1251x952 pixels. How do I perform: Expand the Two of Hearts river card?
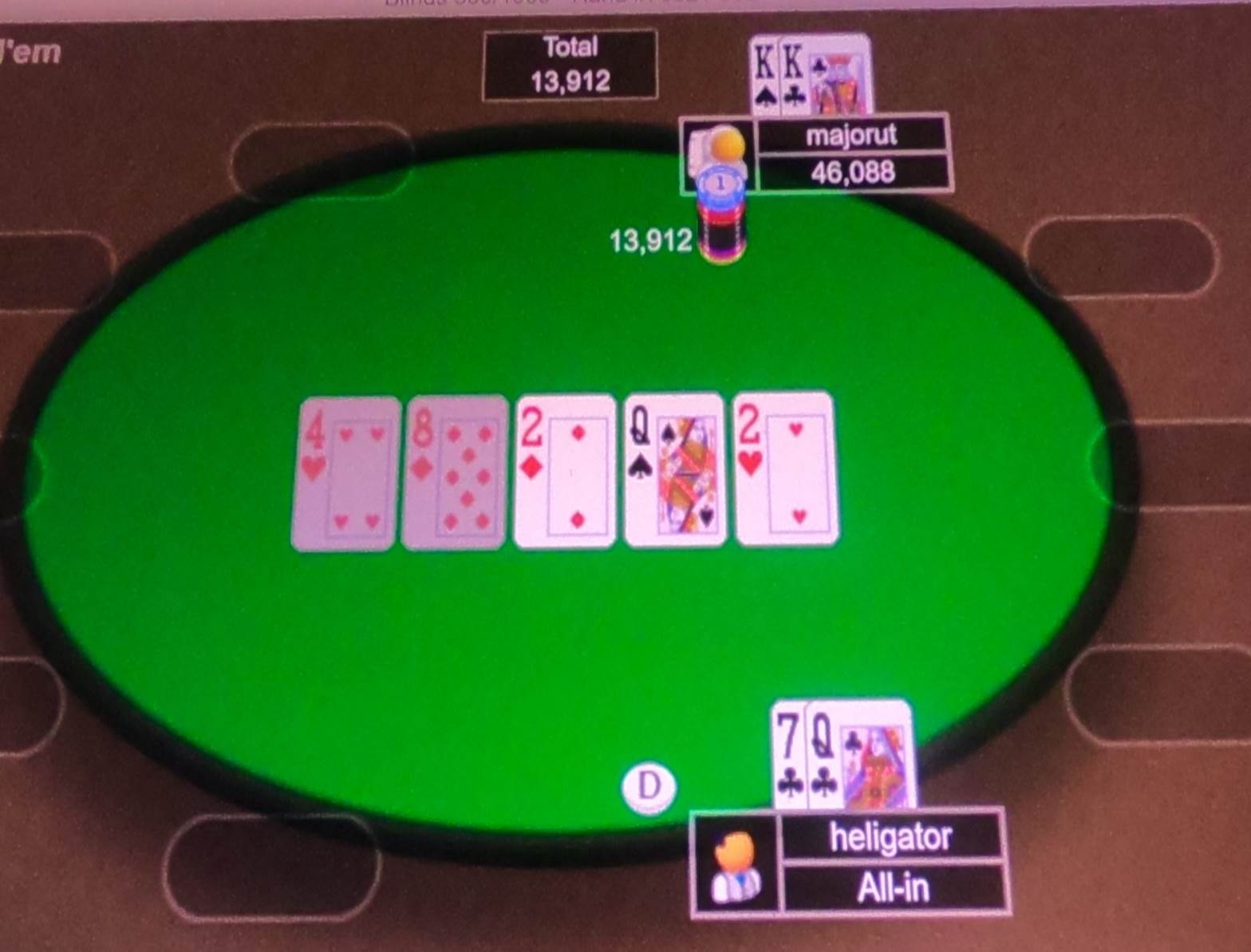pos(784,471)
